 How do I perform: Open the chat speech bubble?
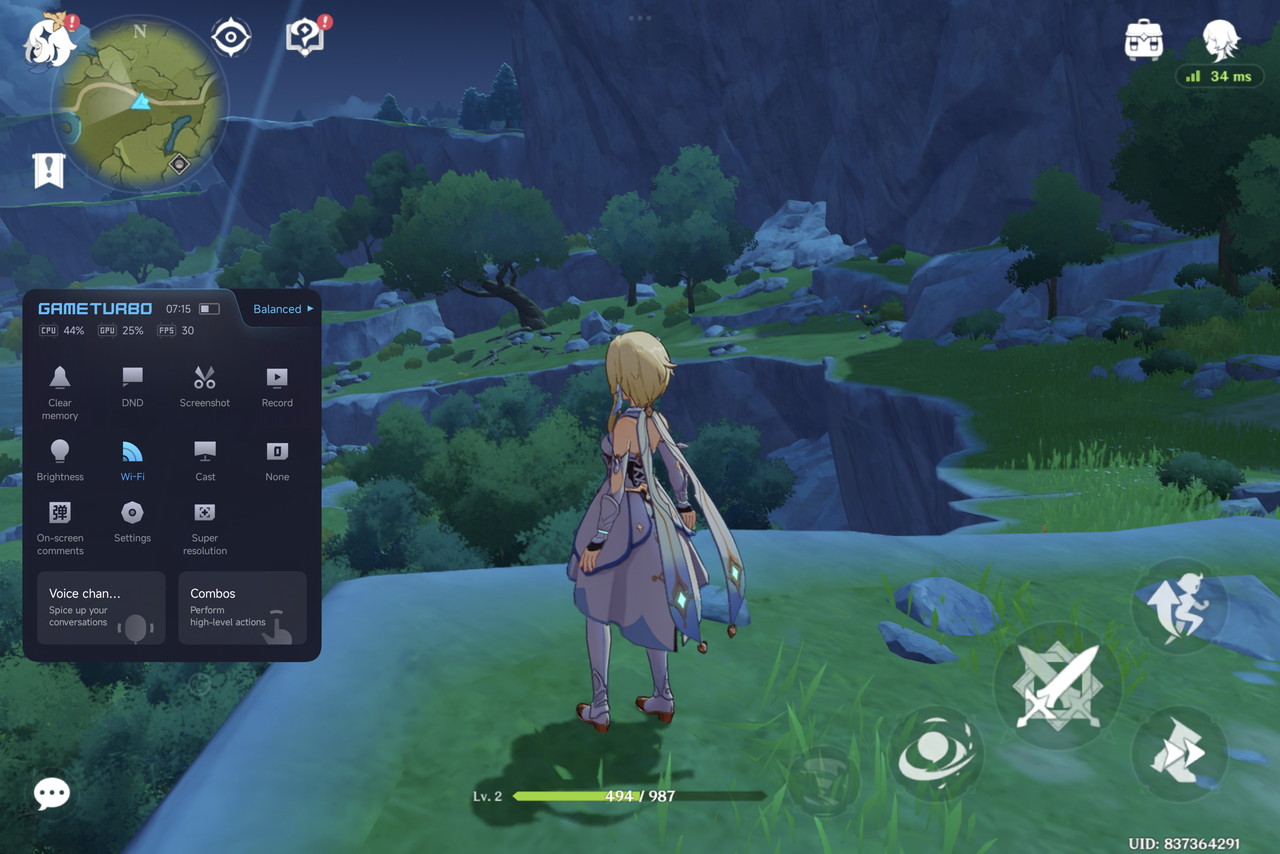[52, 793]
